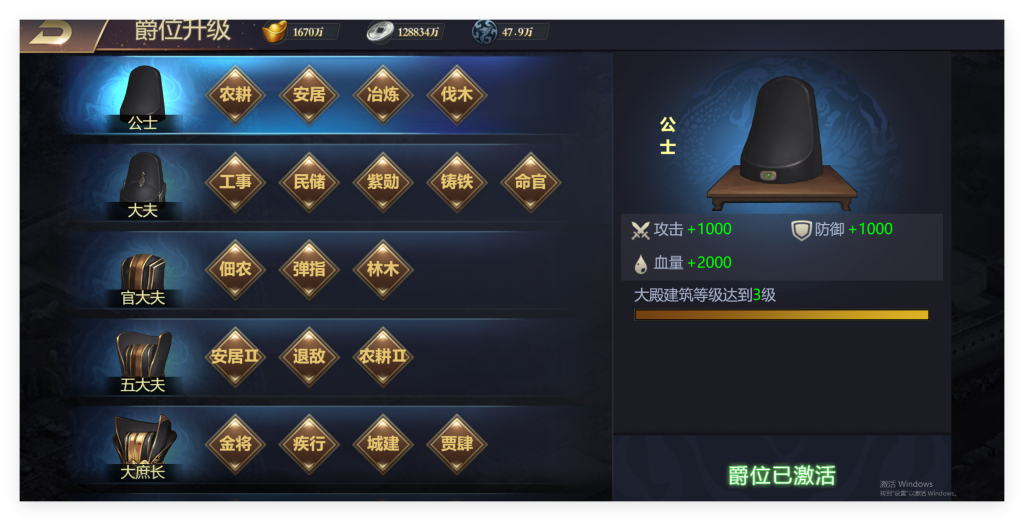Select the 安居II skill icon
This screenshot has width=1024, height=521.
coord(235,356)
